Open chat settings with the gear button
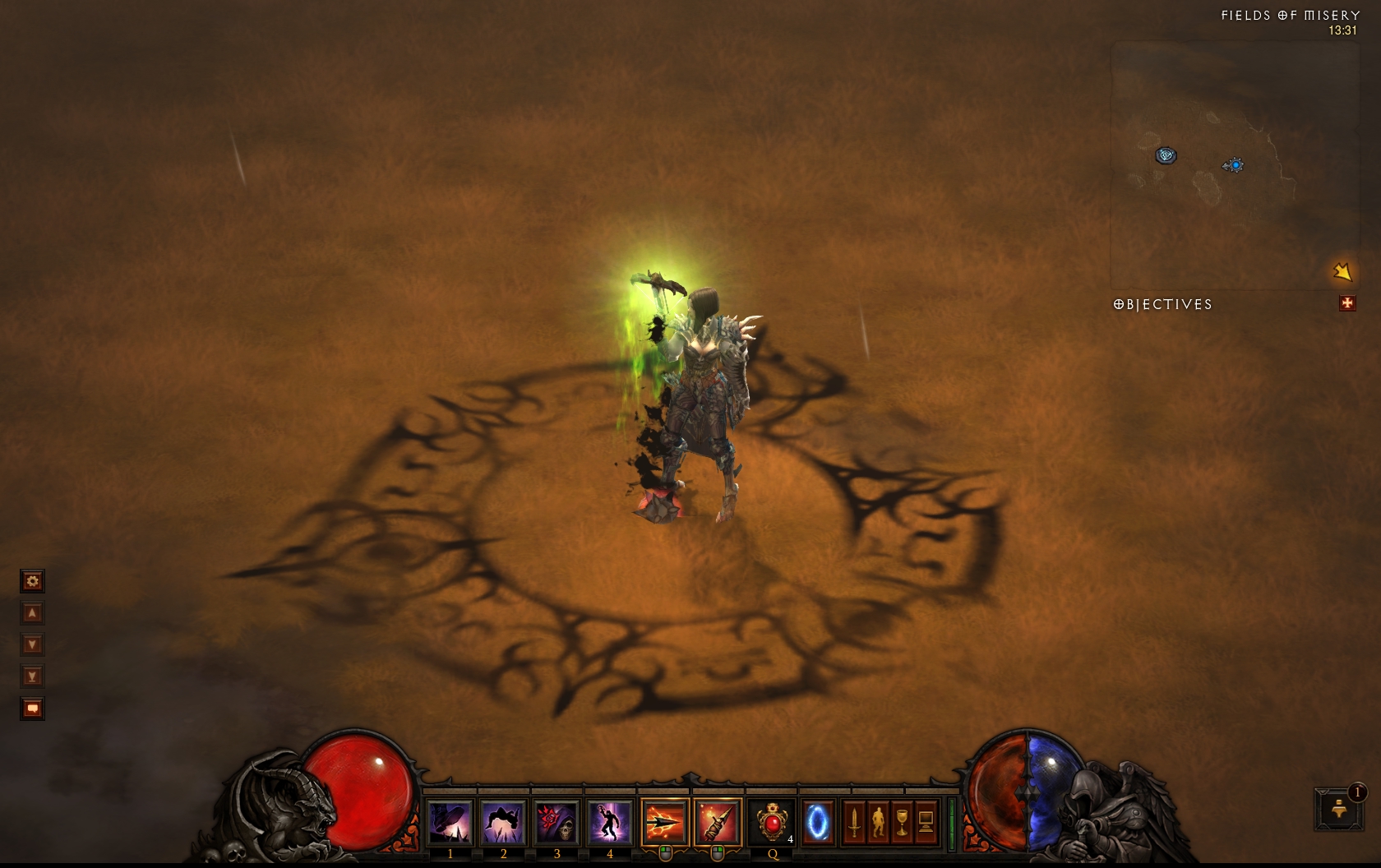 [32, 582]
